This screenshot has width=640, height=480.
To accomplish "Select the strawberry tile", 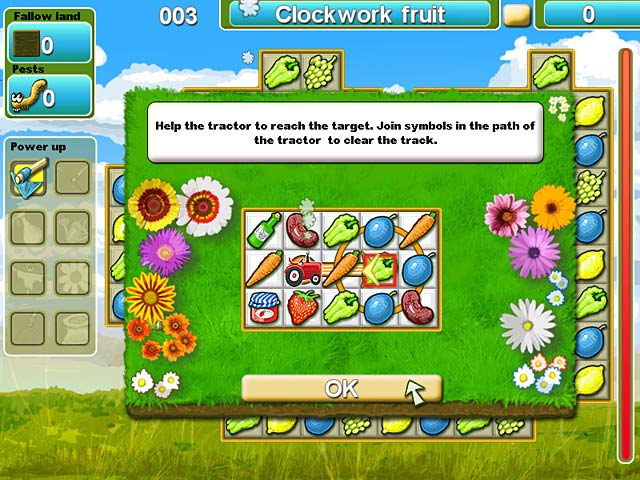I will click(302, 307).
